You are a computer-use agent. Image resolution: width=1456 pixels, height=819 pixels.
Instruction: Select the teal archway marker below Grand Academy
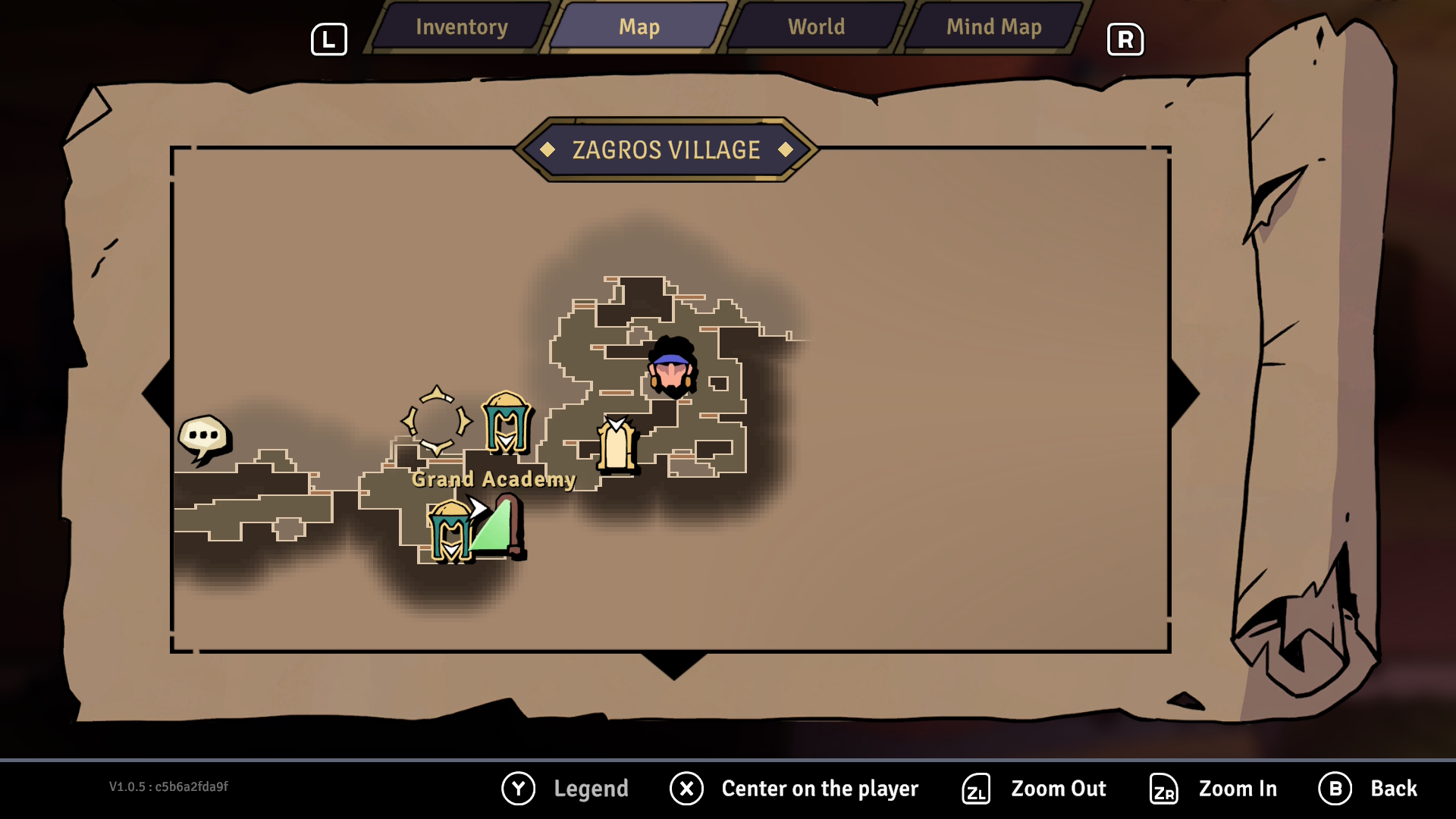[x=450, y=532]
